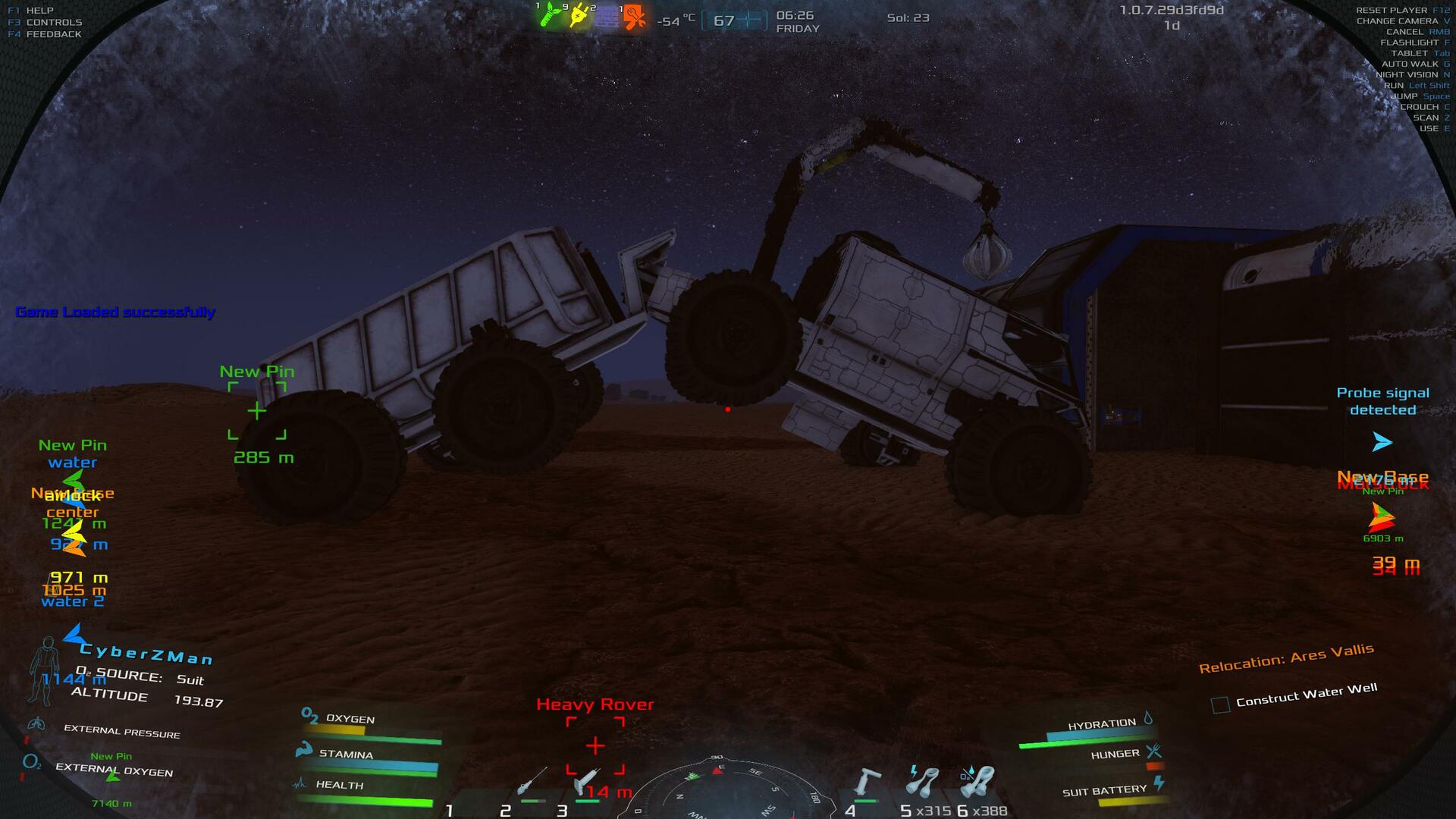
Task: Click the yellow electric plug skill icon
Action: tap(579, 15)
